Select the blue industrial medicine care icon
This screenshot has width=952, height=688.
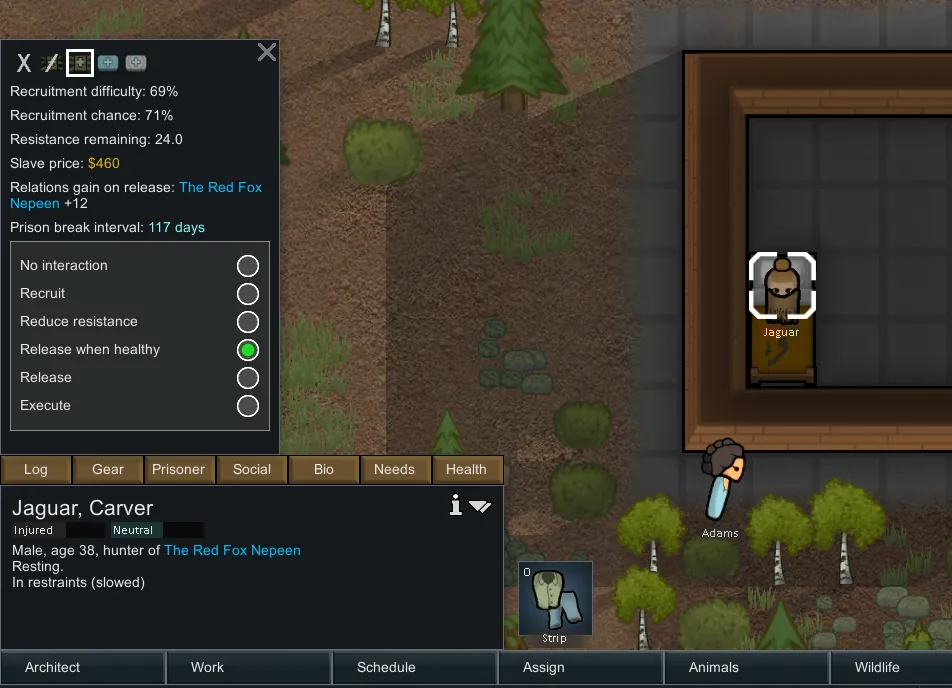[108, 63]
